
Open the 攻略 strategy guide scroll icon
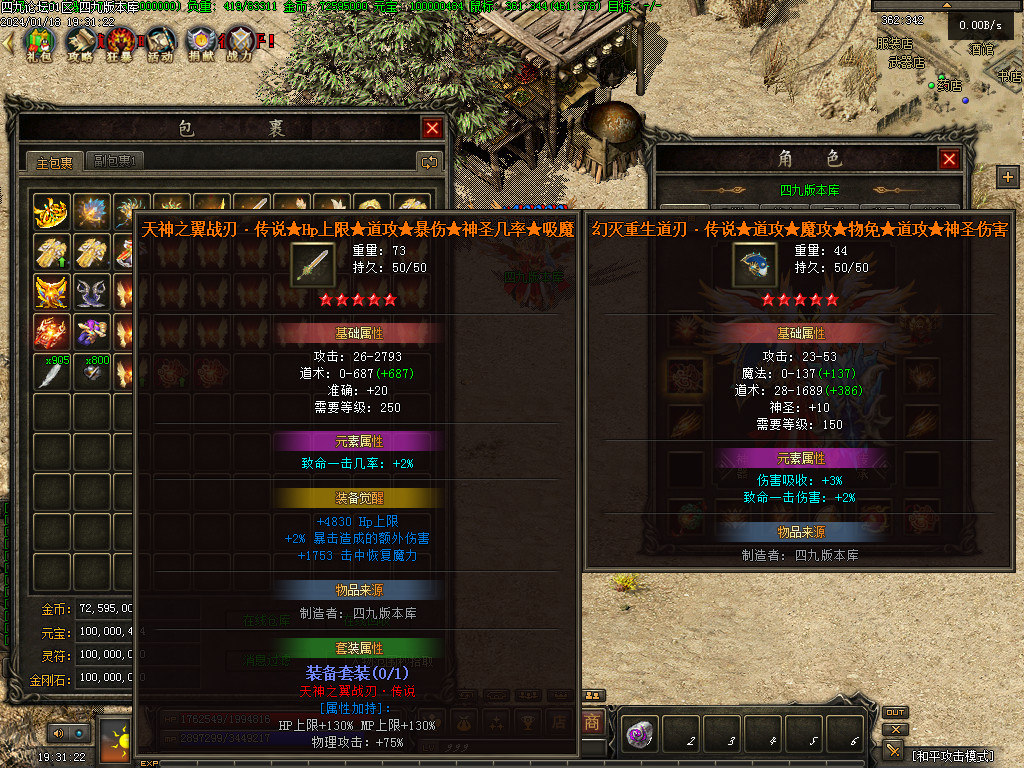pos(80,43)
